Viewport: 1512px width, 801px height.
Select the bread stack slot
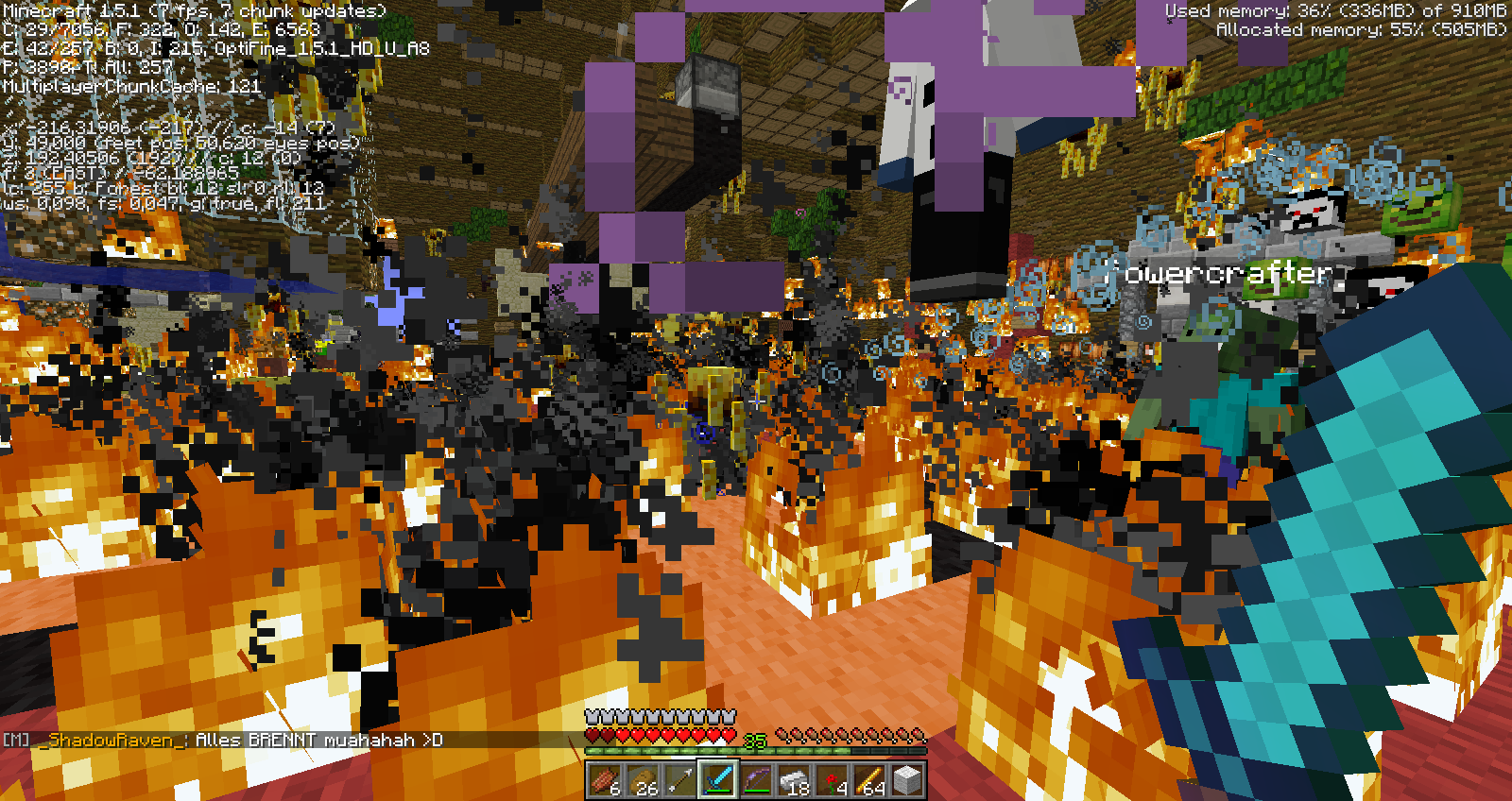tap(642, 780)
